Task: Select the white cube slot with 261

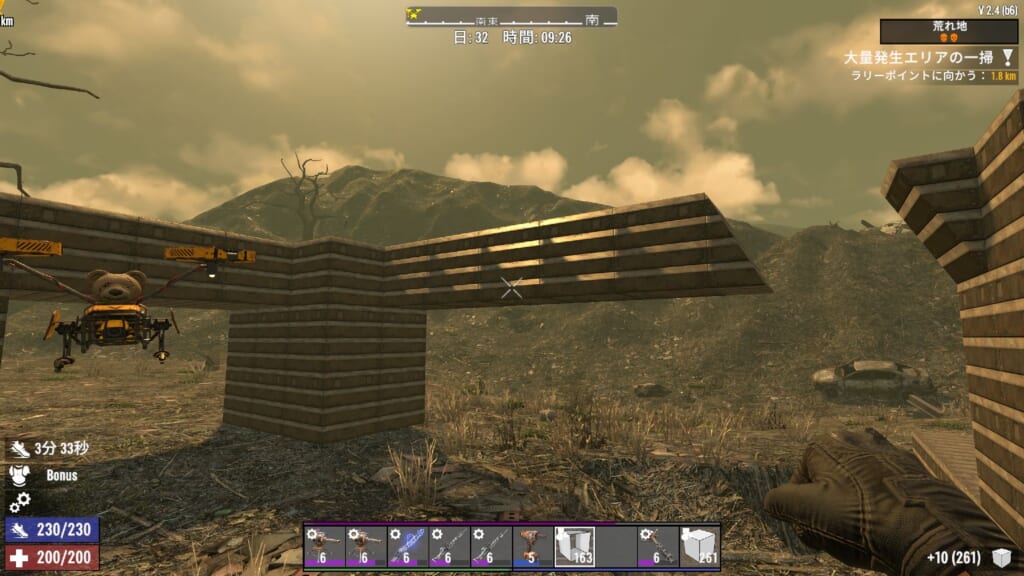Action: 700,546
